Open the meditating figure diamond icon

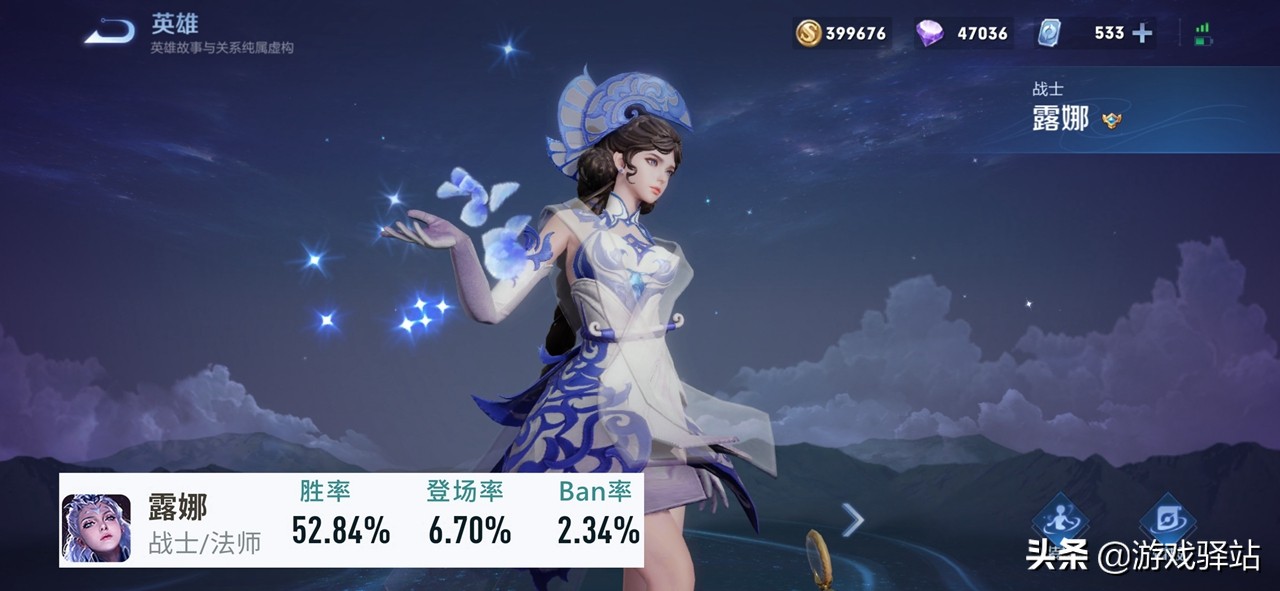pyautogui.click(x=1059, y=519)
